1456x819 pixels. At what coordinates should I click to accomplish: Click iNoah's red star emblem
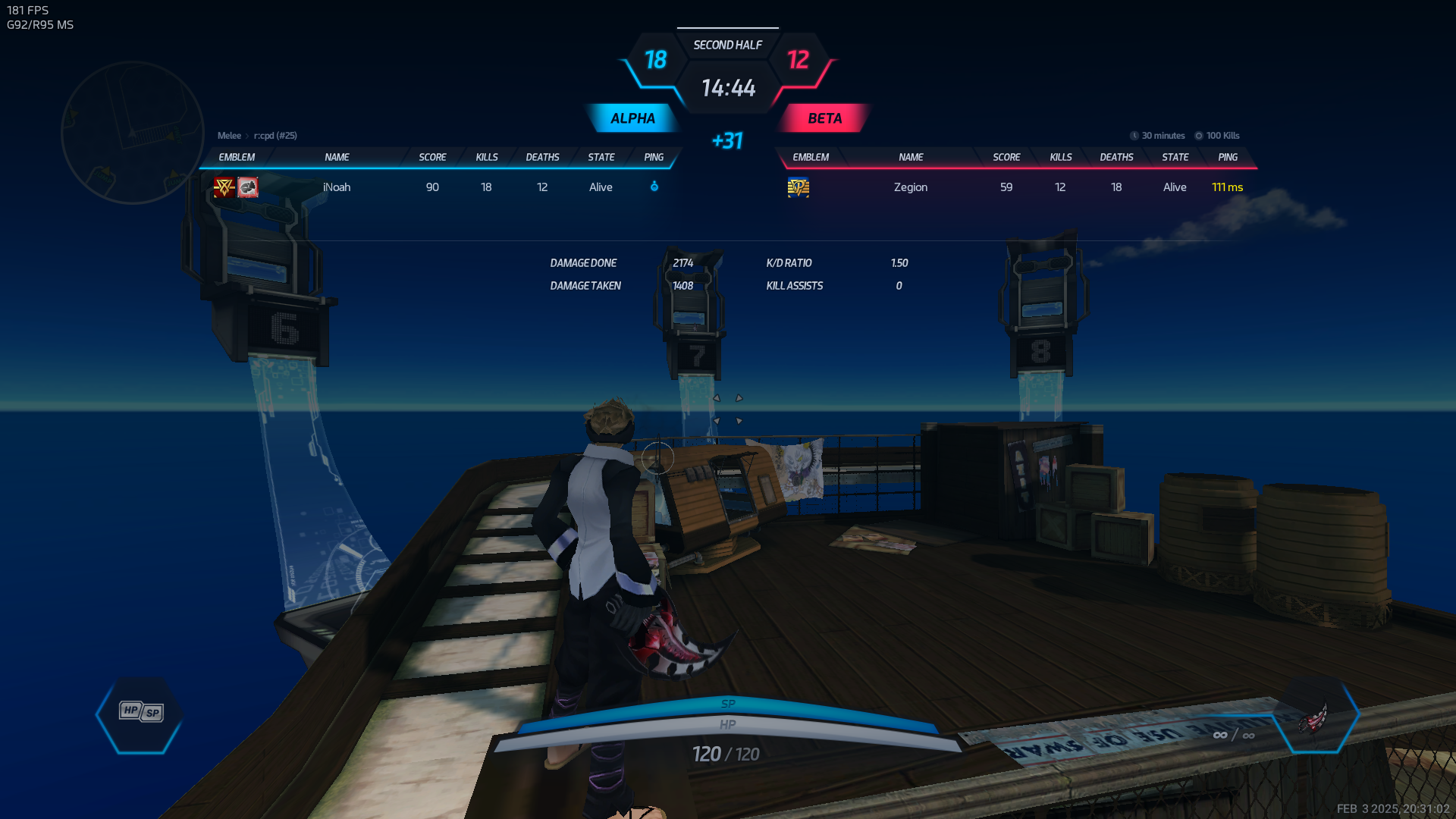coord(224,187)
